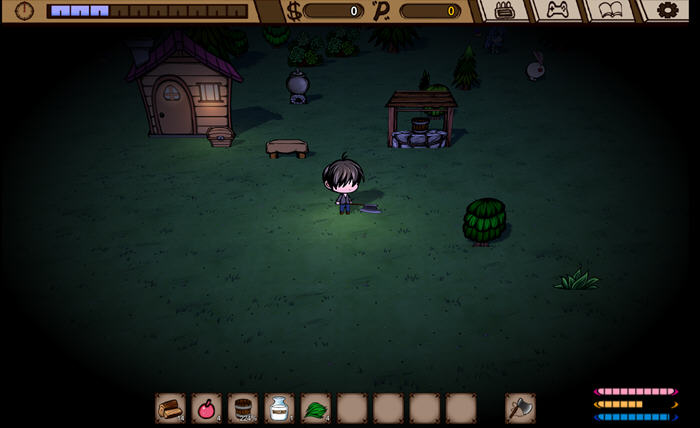This screenshot has height=428, width=700.
Task: Open the open-book journal tab
Action: click(x=610, y=10)
